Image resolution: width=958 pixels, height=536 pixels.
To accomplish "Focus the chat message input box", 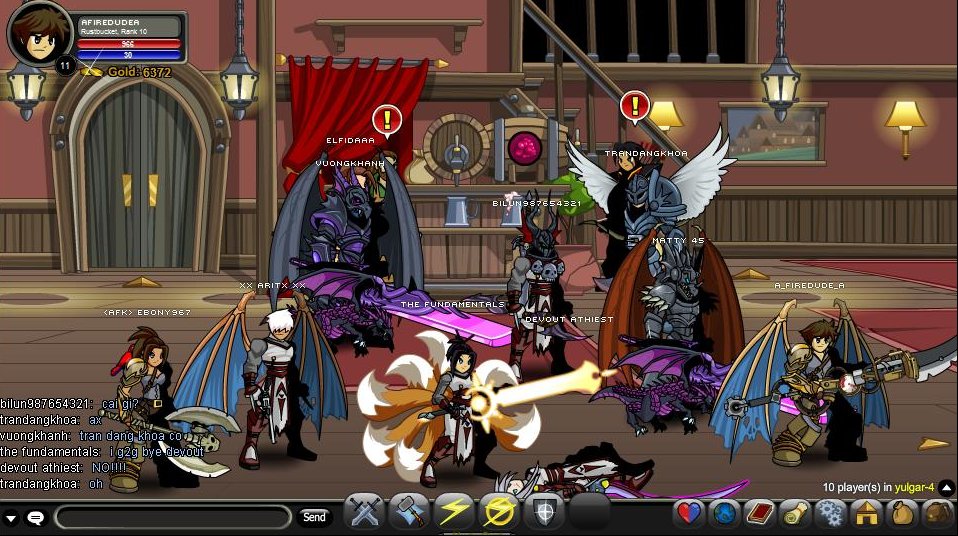I will (172, 517).
